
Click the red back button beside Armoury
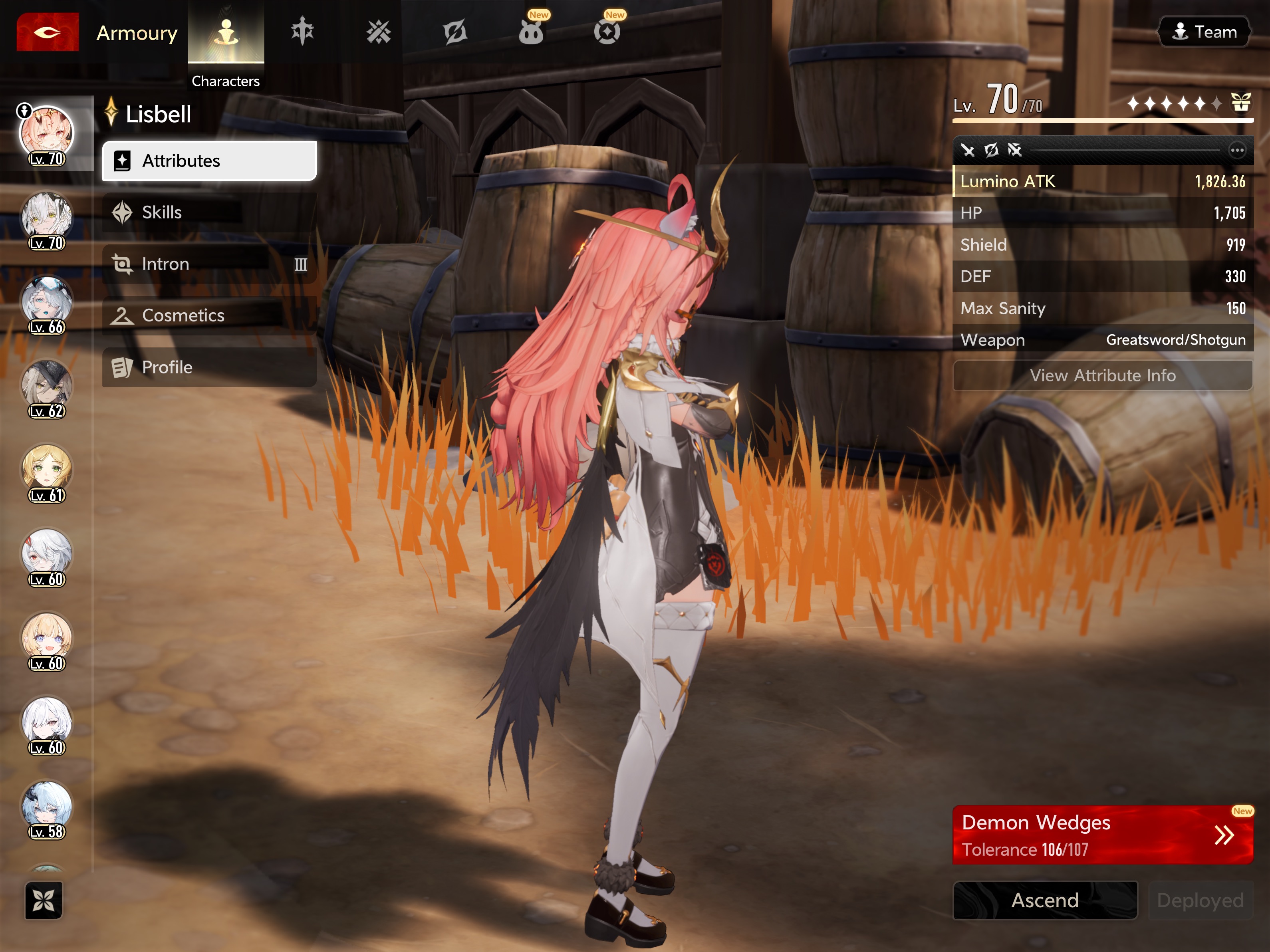(x=48, y=32)
